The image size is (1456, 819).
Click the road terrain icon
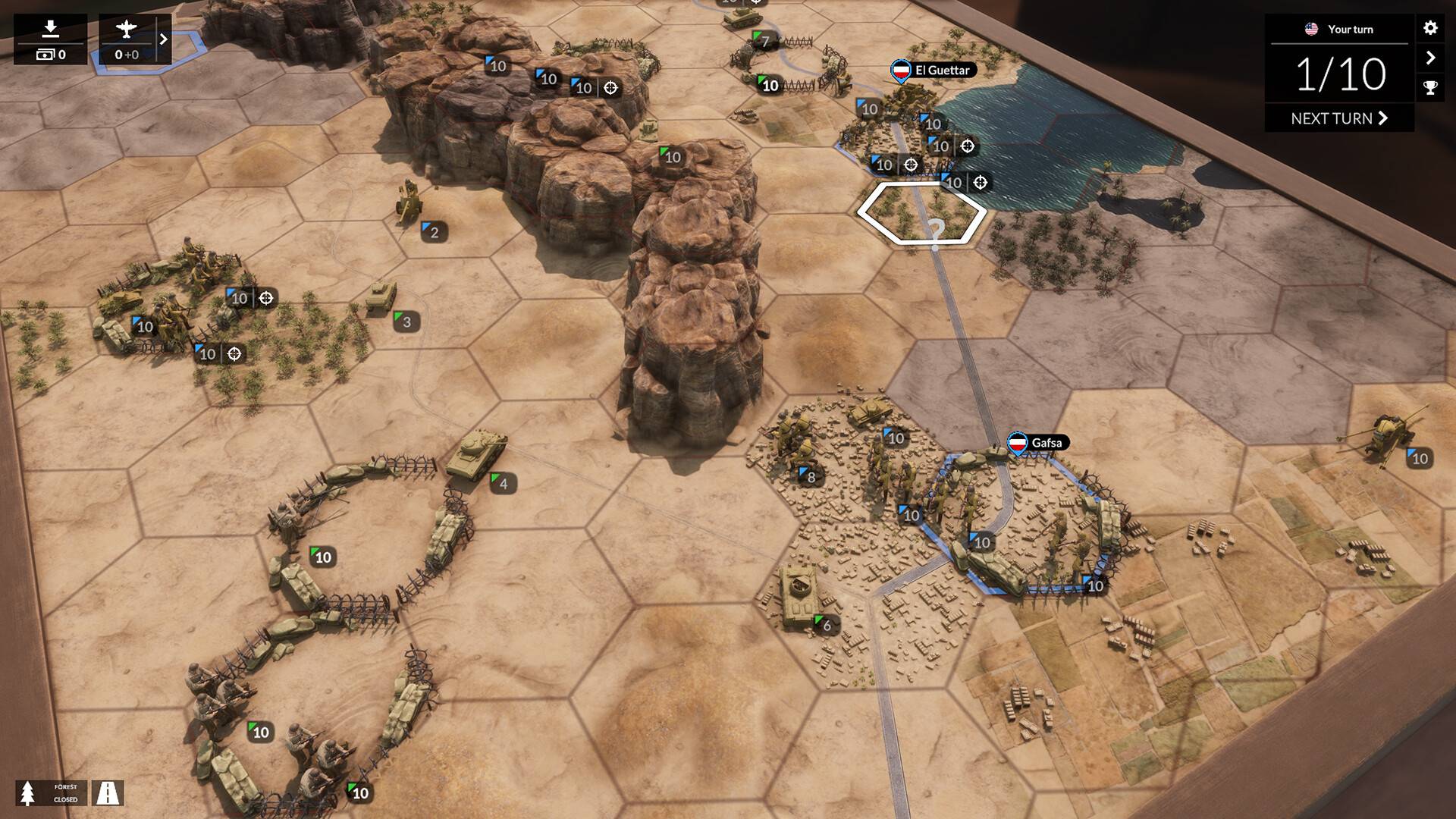coord(108,793)
